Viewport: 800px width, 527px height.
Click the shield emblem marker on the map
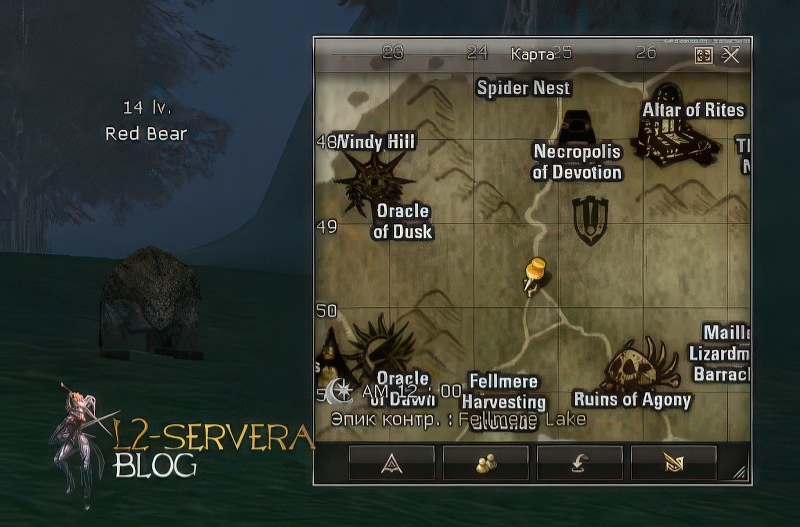(x=590, y=219)
